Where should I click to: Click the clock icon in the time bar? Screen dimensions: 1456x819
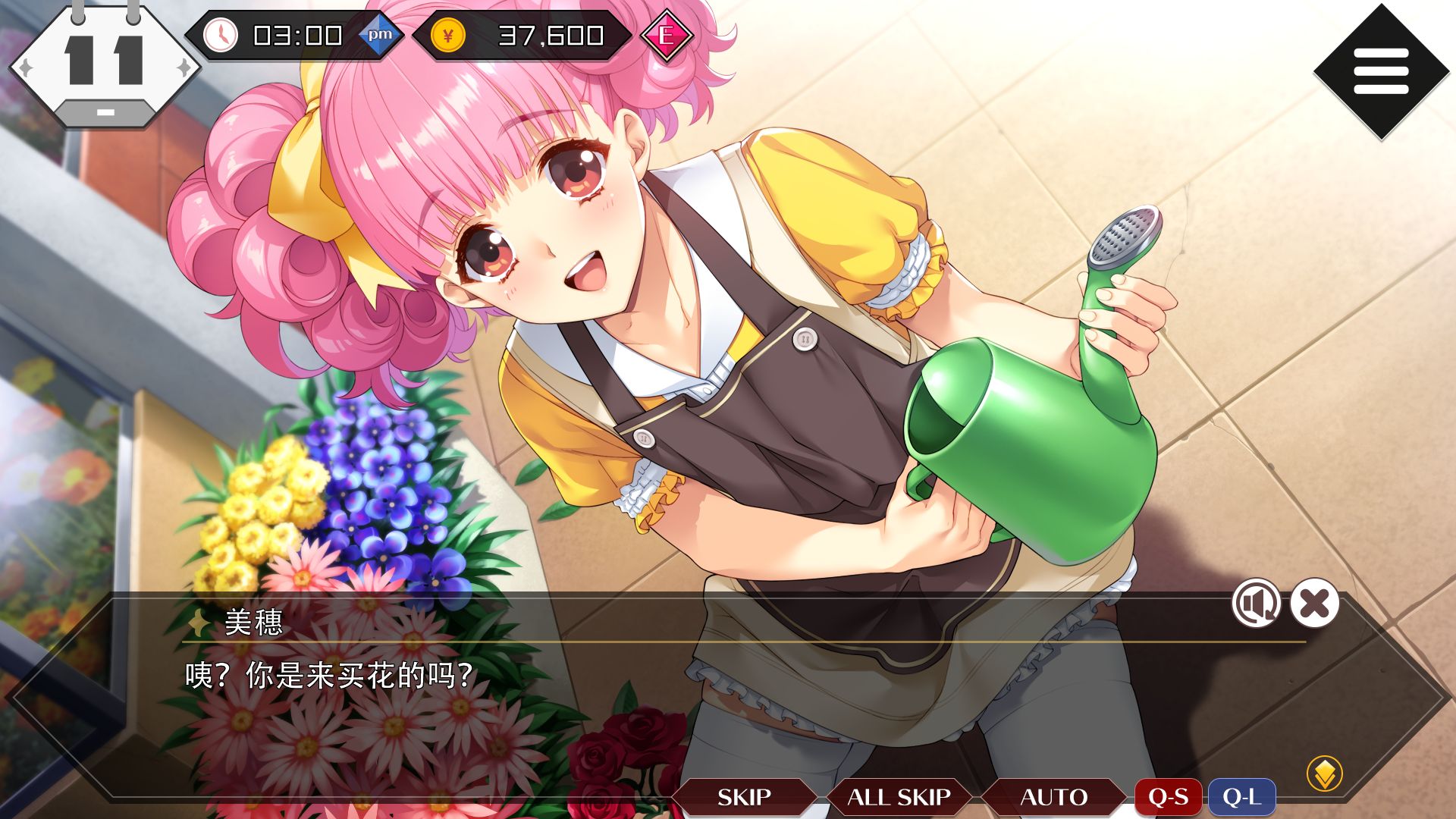pyautogui.click(x=221, y=36)
